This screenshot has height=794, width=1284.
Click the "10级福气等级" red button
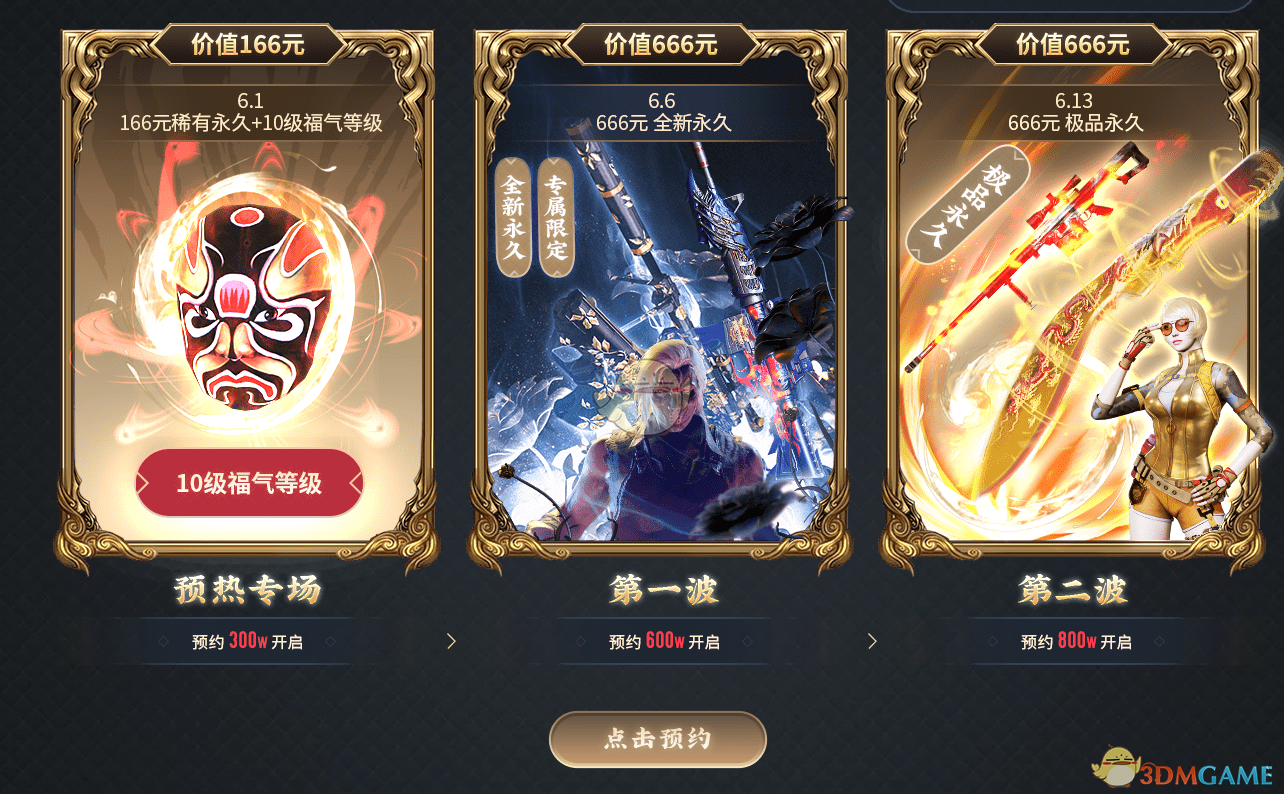[248, 483]
